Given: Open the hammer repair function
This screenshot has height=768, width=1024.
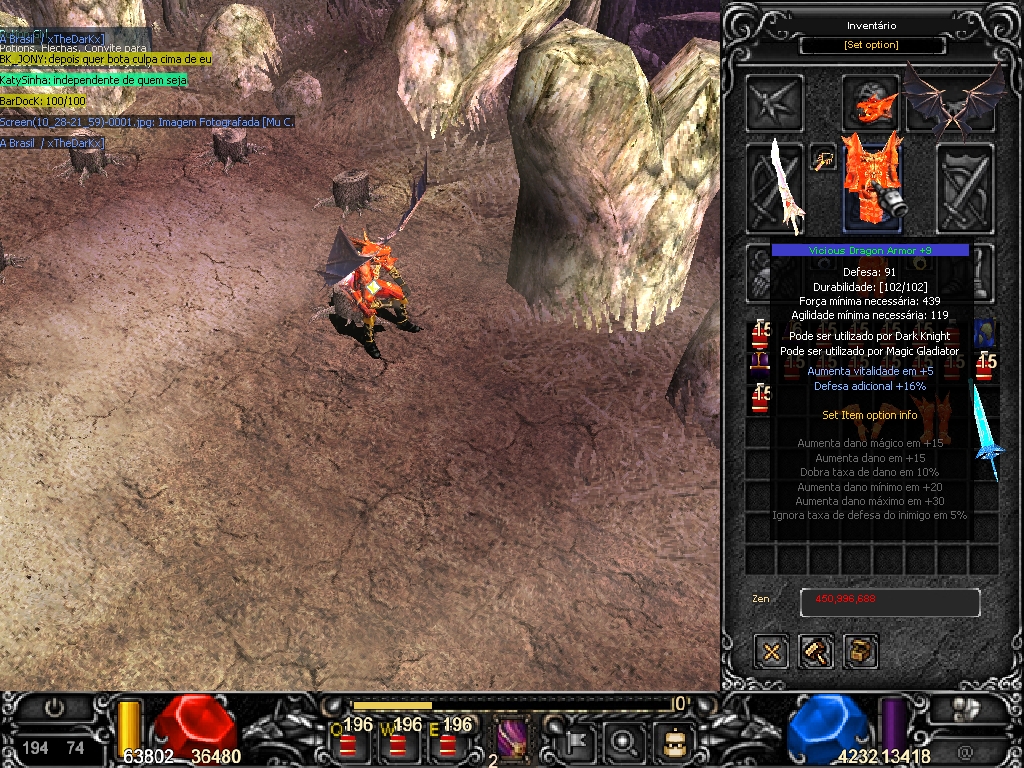Looking at the screenshot, I should [x=816, y=652].
